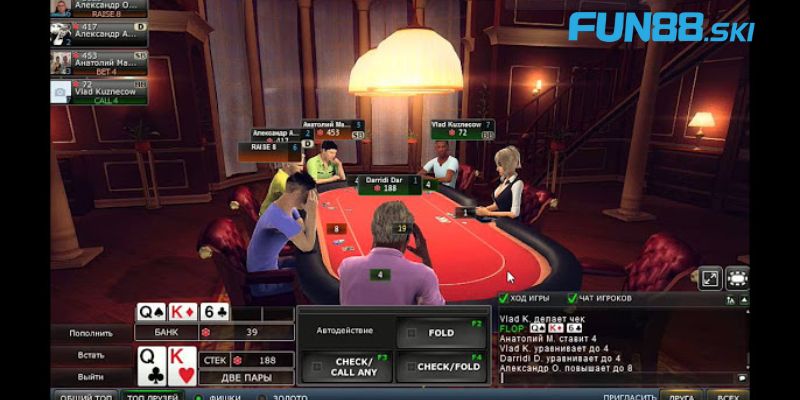Viewport: 800px width, 400px height.
Task: Toggle the ЧАТ ИГРОКОВ checkbox
Action: 572,298
